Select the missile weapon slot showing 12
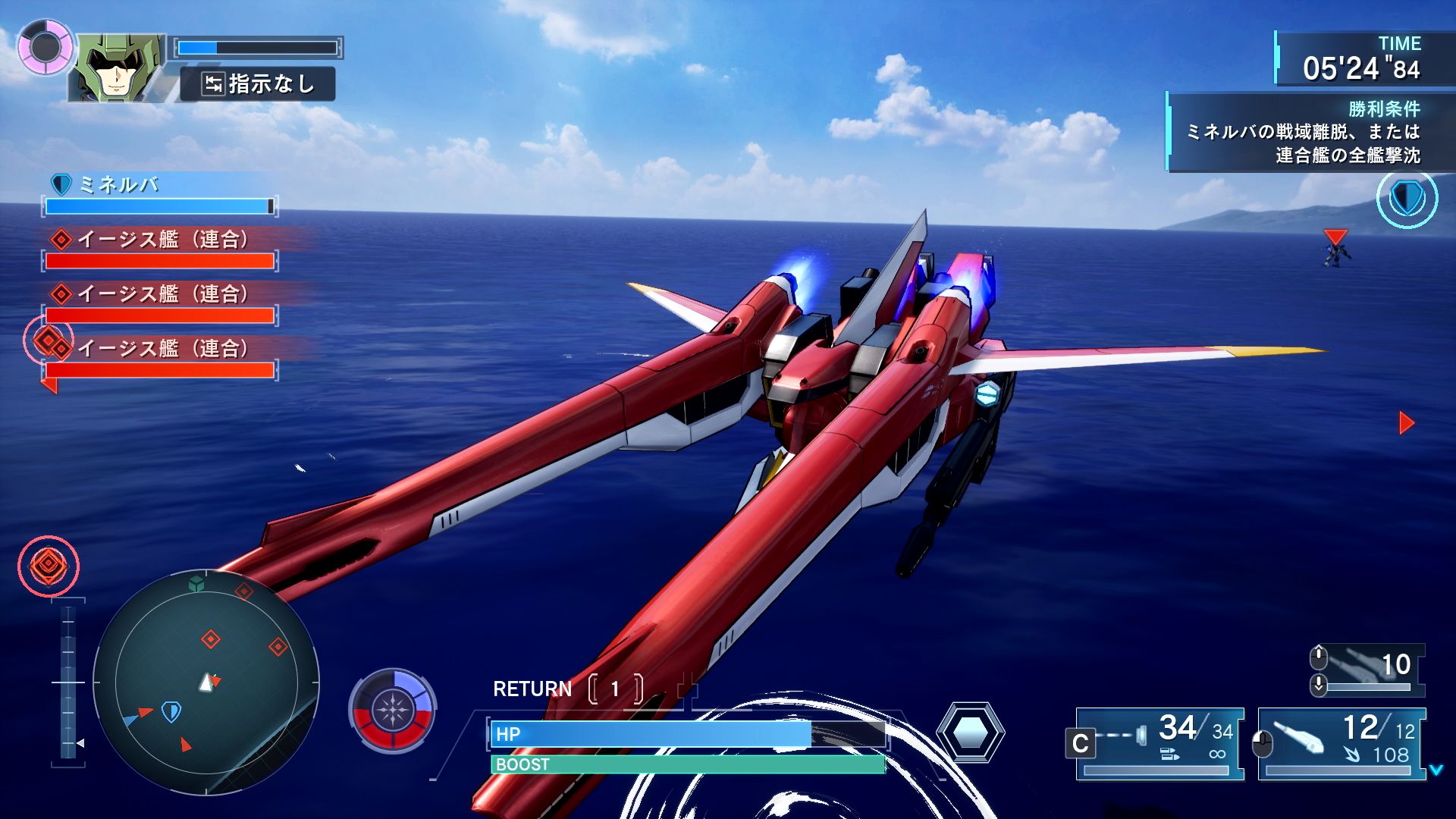This screenshot has width=1456, height=819. coord(1342,743)
